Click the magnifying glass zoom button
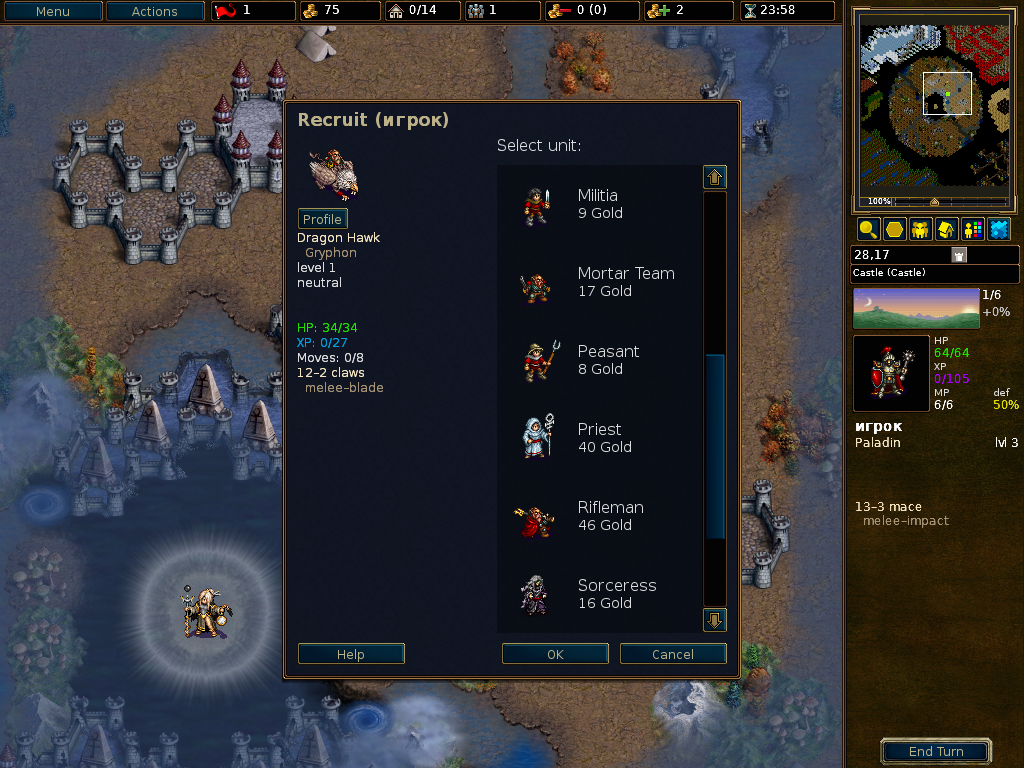Screen dimensions: 1024x768 pos(868,229)
